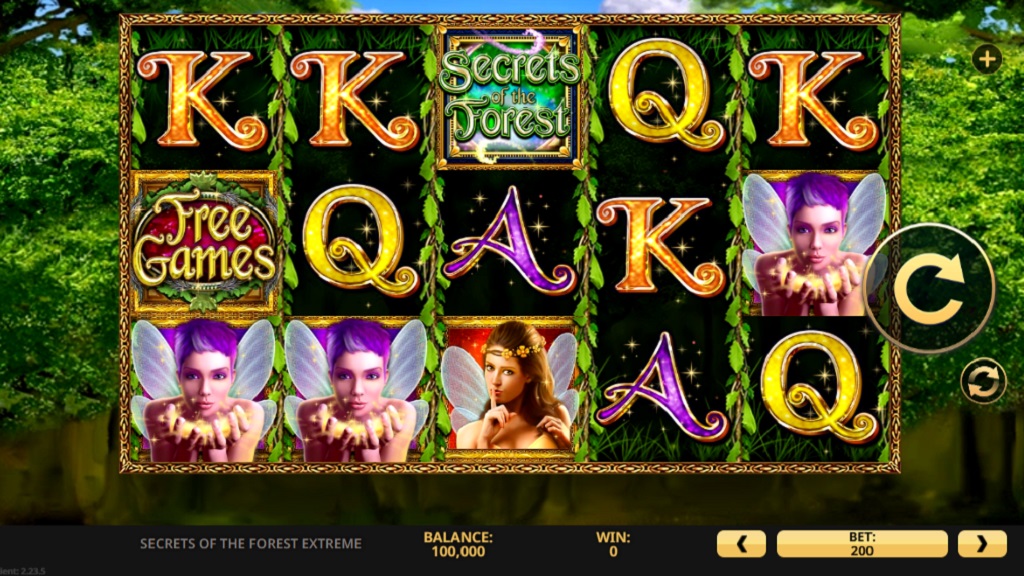The height and width of the screenshot is (576, 1024).
Task: Open the BET 200 amount panel
Action: (861, 544)
